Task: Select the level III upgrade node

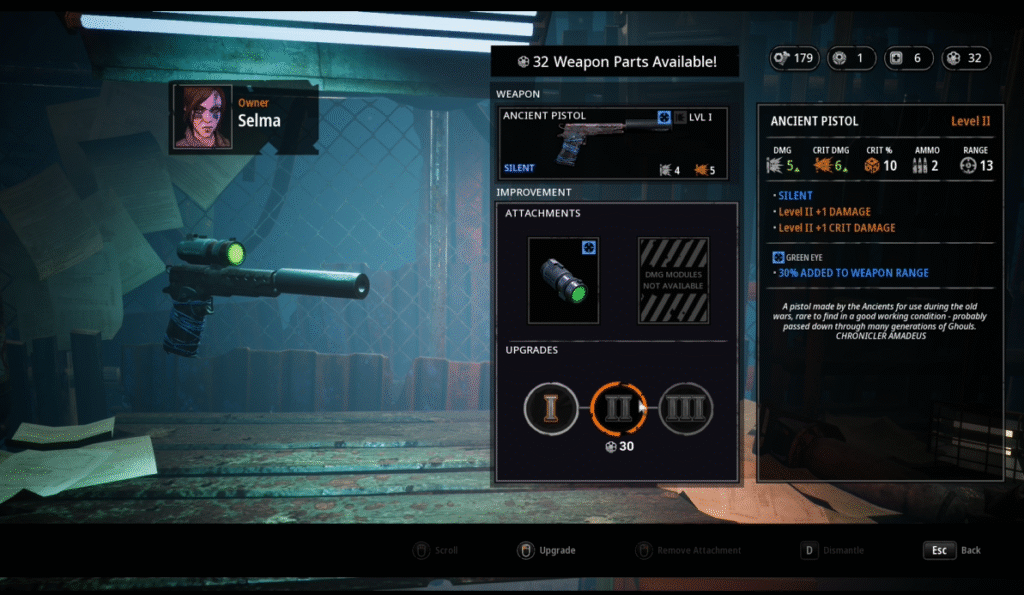Action: click(x=685, y=408)
